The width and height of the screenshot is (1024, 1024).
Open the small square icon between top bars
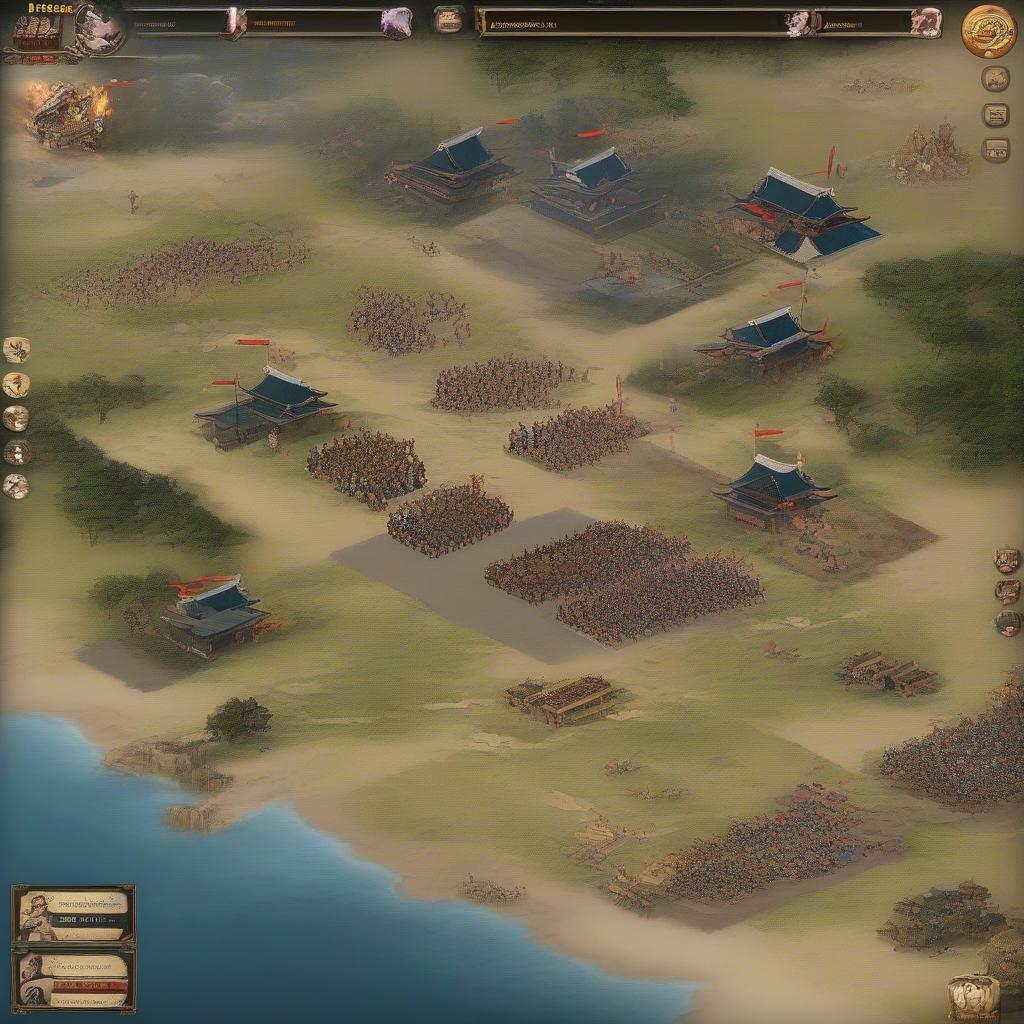[x=449, y=20]
